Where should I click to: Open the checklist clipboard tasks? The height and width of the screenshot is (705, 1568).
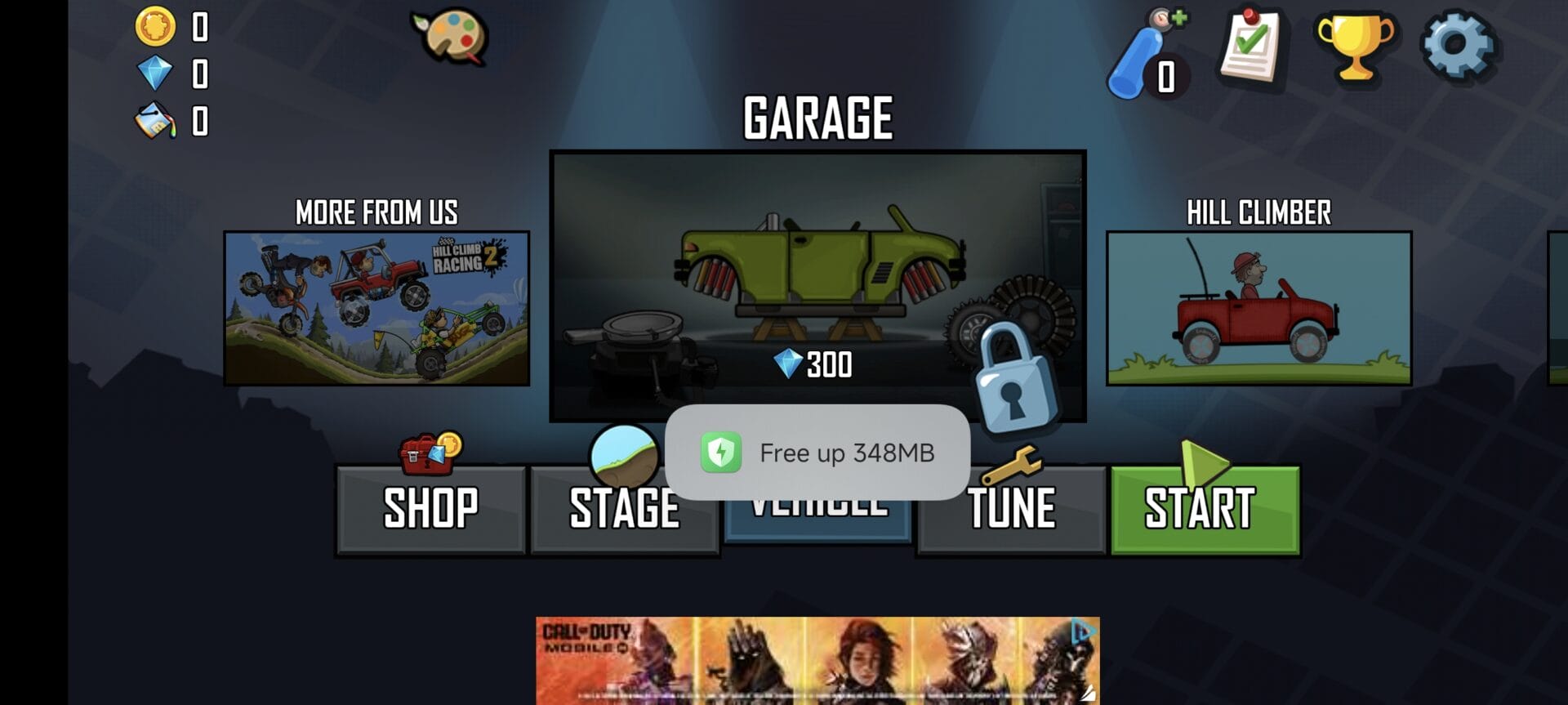(1251, 46)
